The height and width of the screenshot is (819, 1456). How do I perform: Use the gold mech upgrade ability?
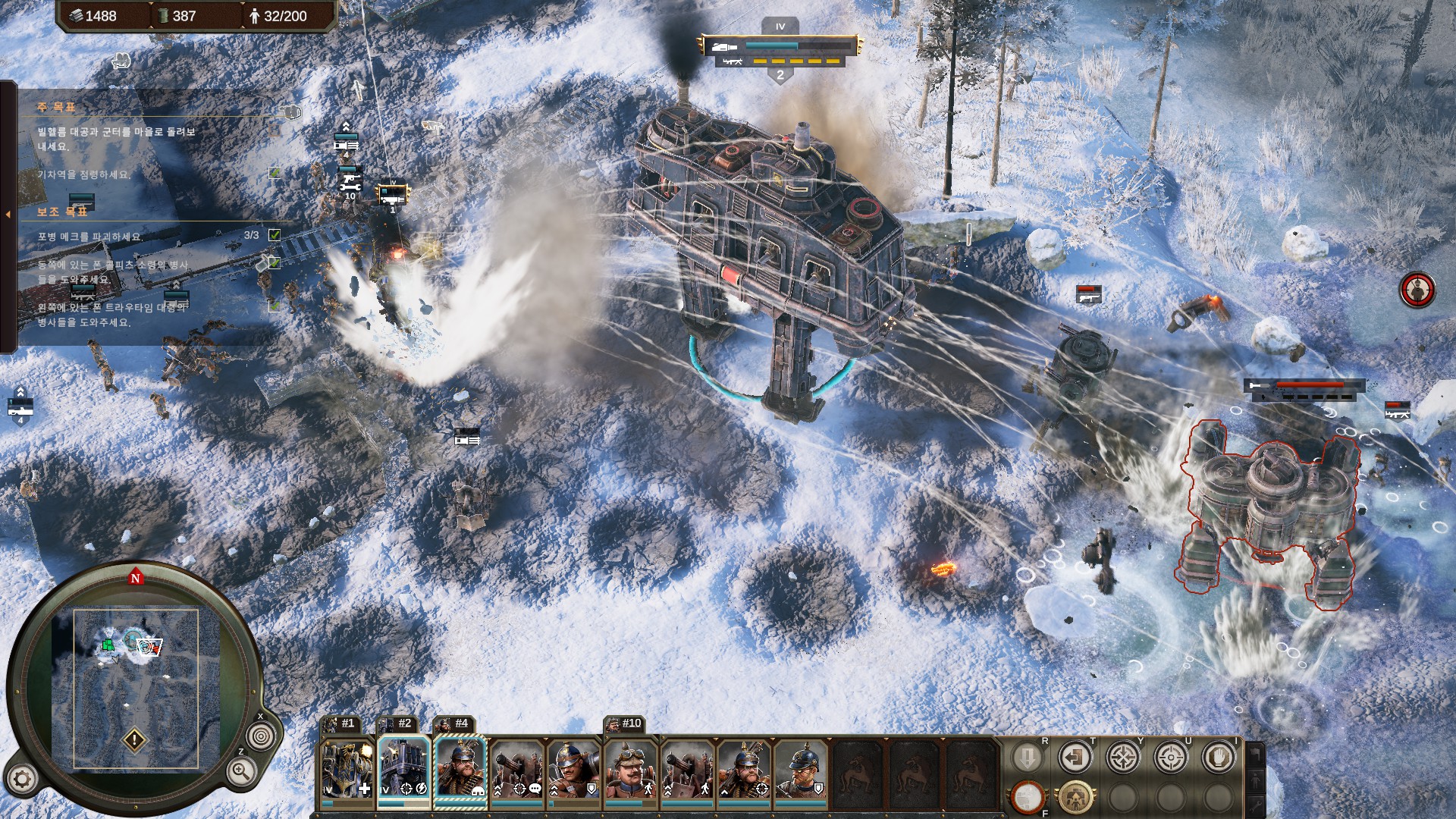pos(1075,797)
